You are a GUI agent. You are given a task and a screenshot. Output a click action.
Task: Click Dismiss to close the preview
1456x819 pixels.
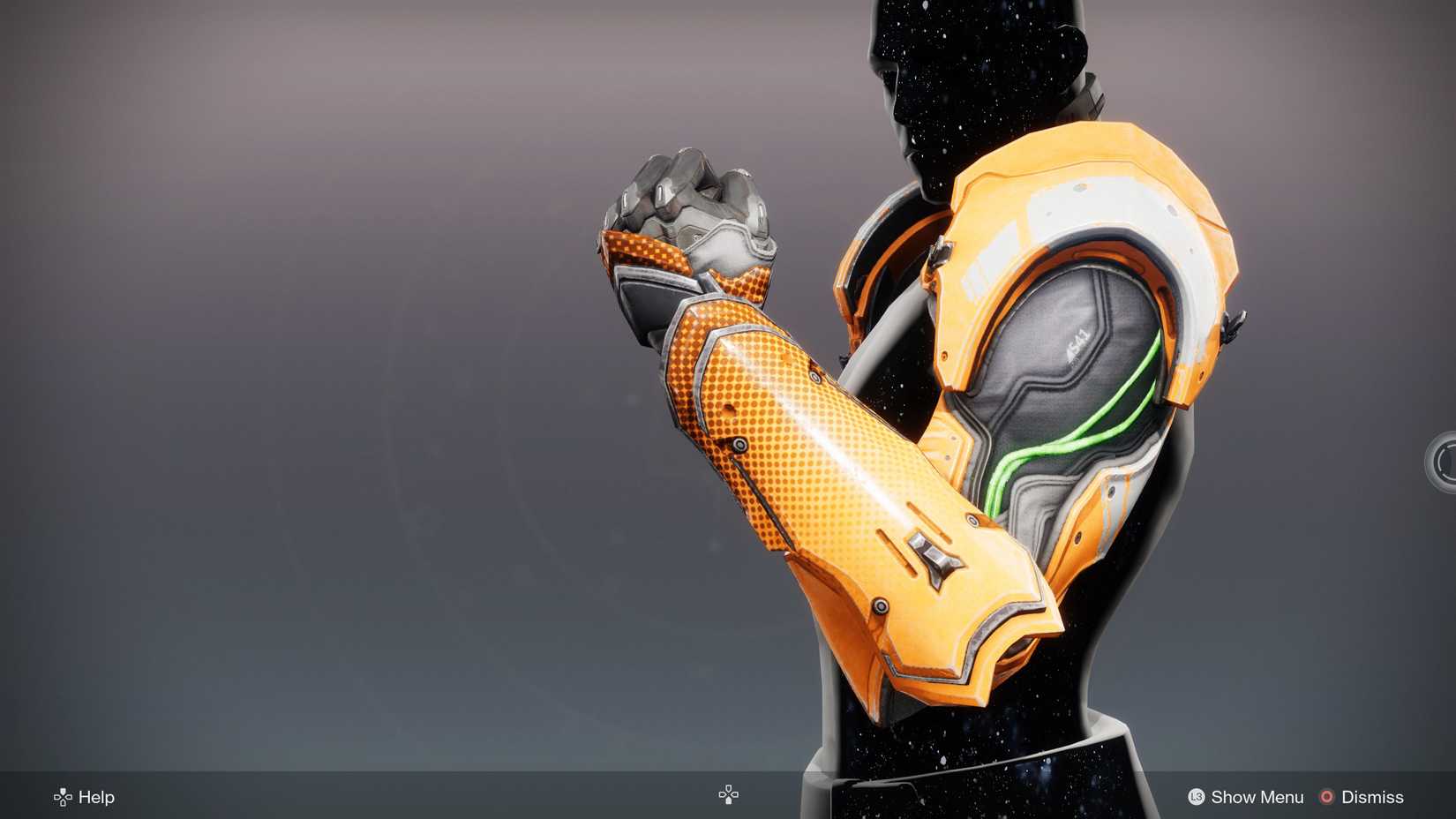pos(1373,797)
